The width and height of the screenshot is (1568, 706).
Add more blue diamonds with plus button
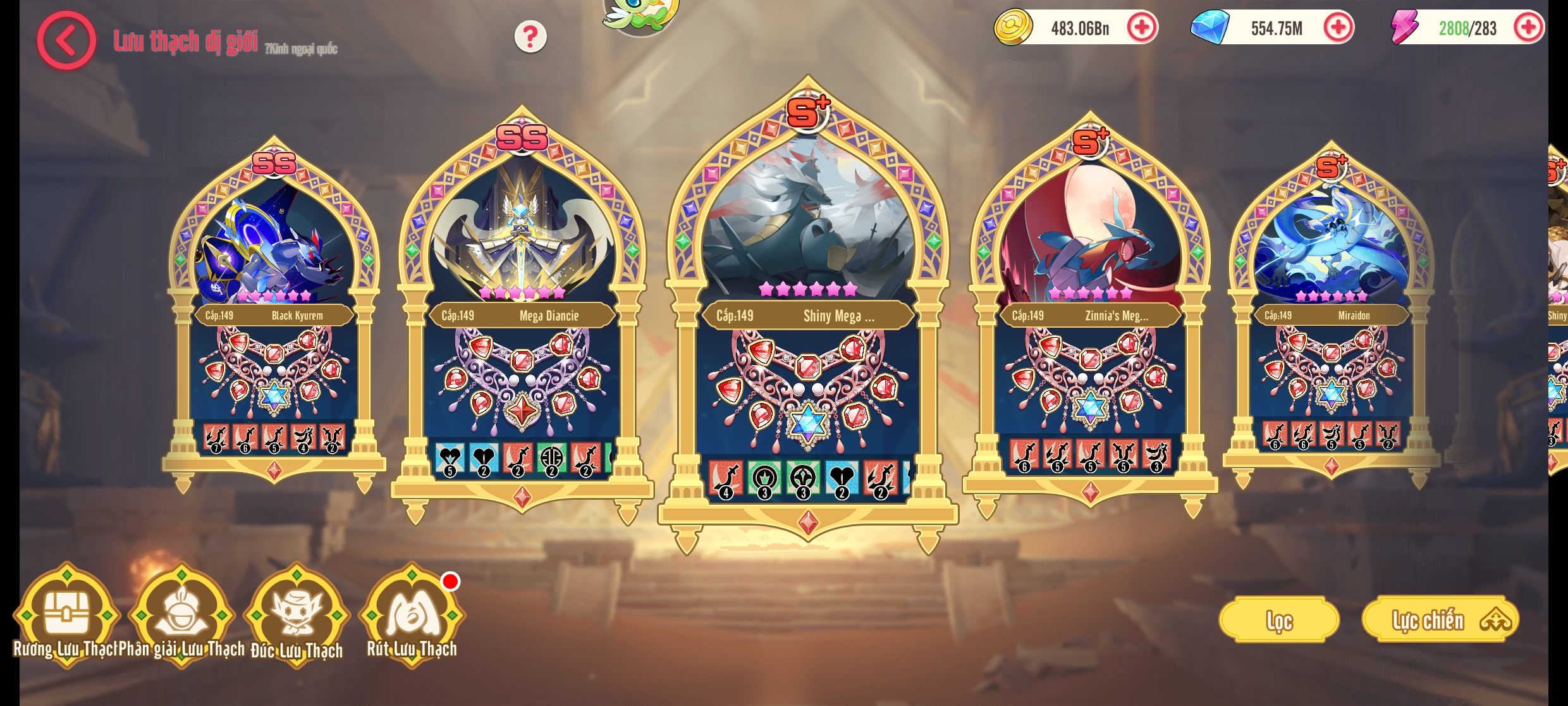point(1337,28)
